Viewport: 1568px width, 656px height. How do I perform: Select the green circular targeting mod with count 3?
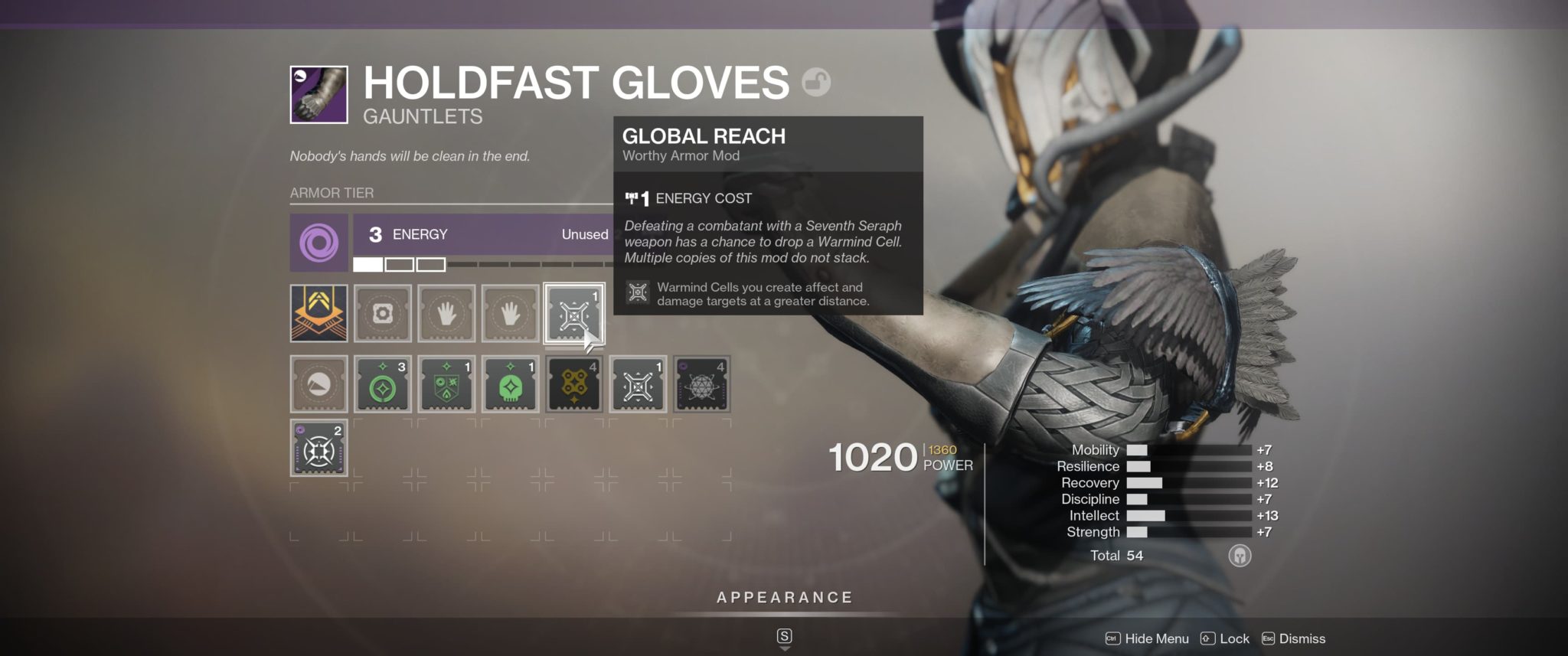coord(383,384)
